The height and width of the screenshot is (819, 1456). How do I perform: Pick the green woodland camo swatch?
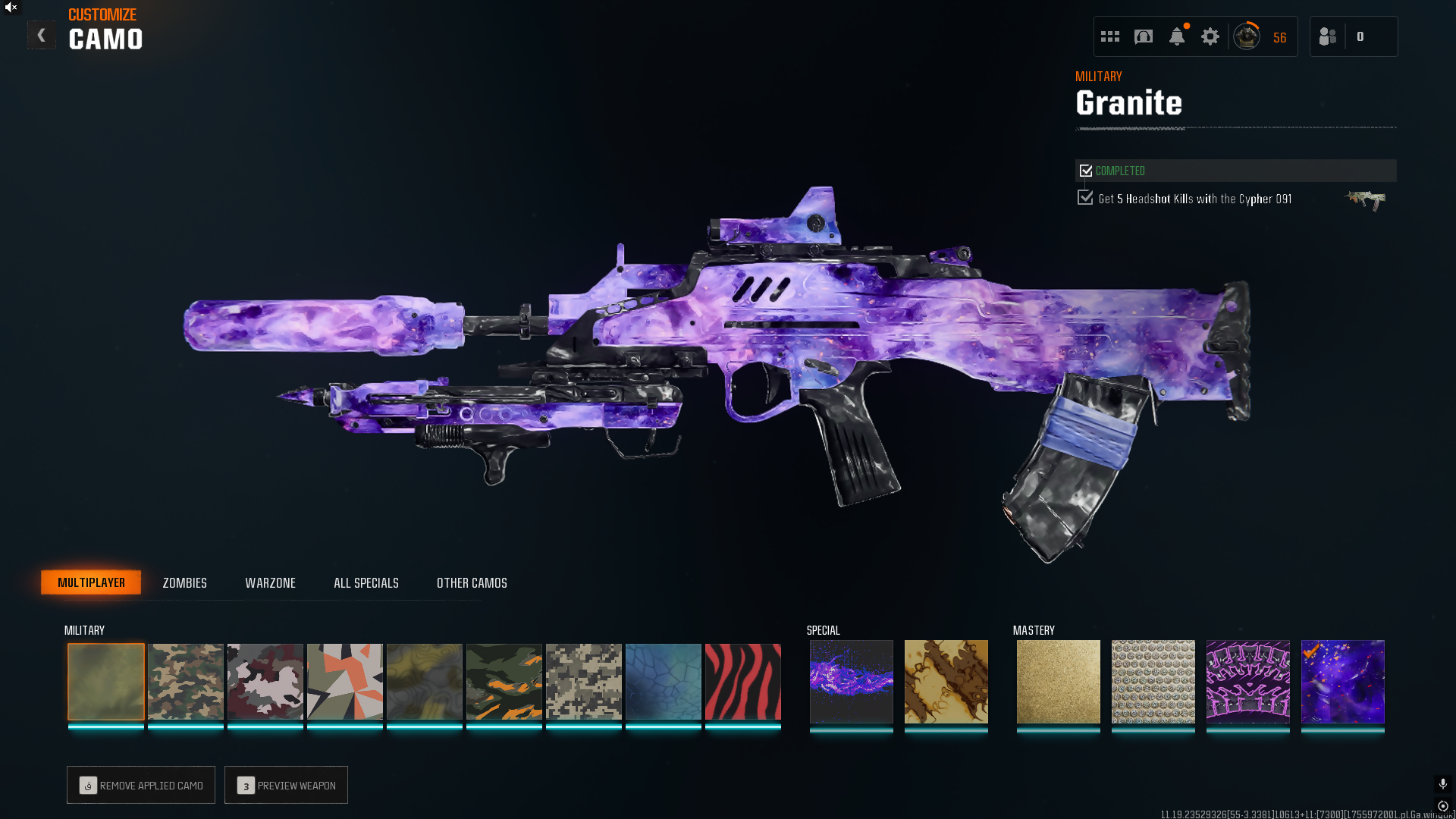click(x=186, y=682)
